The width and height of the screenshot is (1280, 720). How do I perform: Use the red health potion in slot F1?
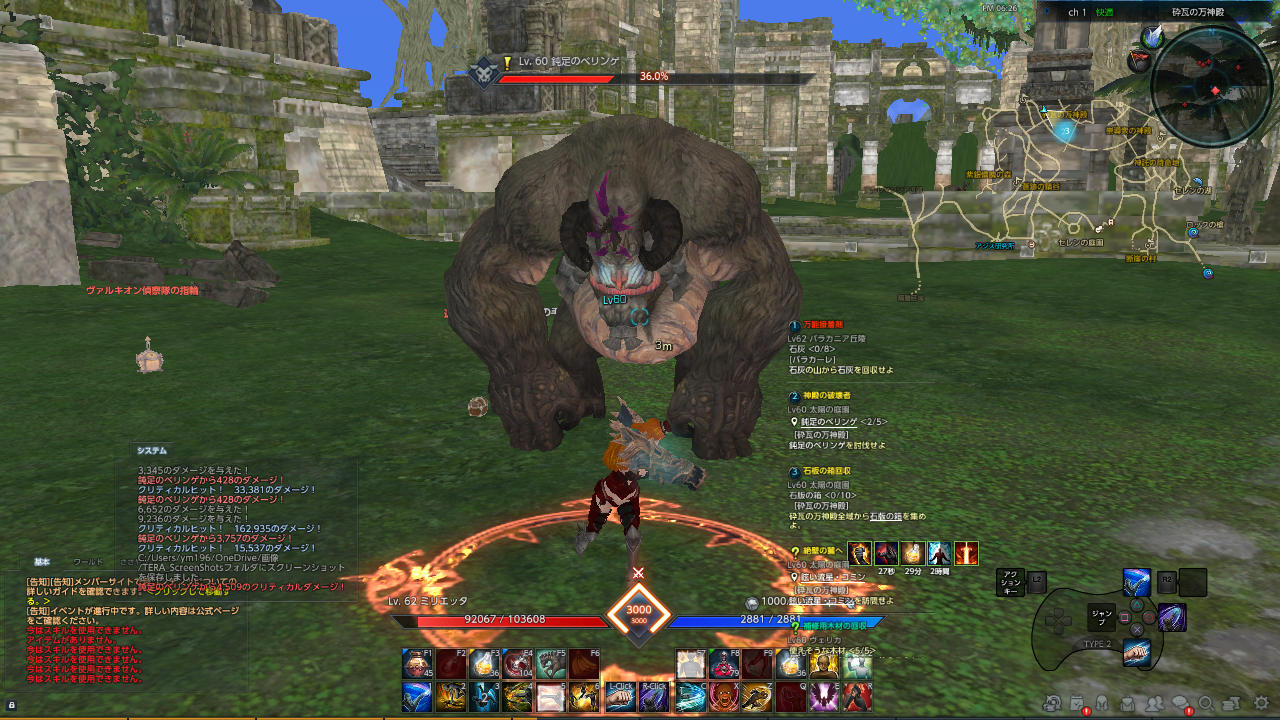point(417,664)
